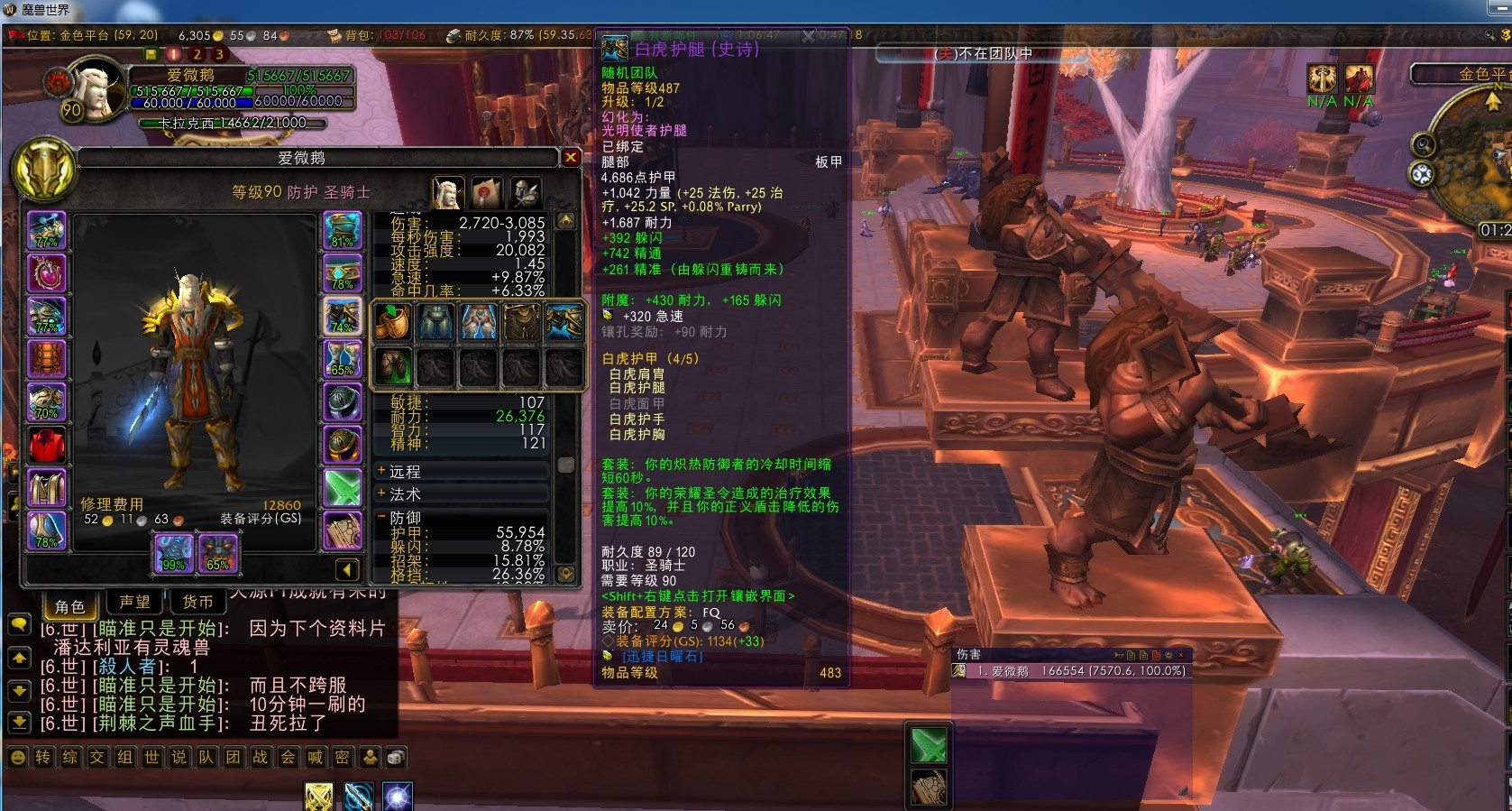Open the emote smiley icon in chat bar

[18, 758]
